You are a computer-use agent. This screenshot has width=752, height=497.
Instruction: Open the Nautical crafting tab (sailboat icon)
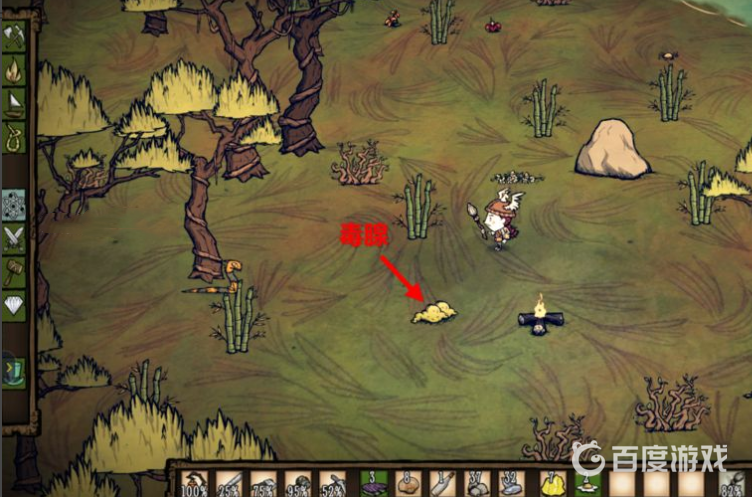[15, 102]
